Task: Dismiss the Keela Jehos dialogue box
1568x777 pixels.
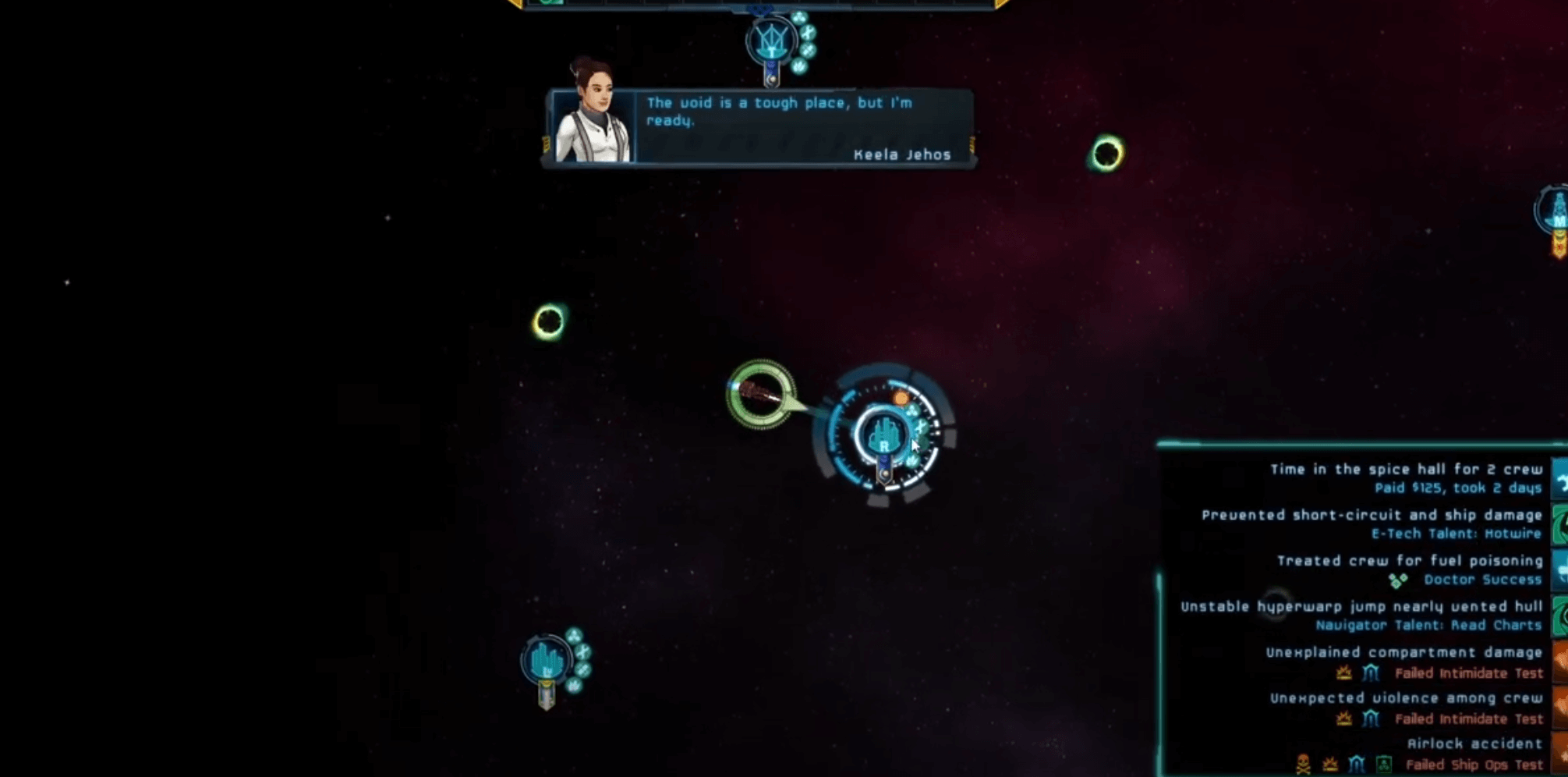Action: [x=780, y=129]
